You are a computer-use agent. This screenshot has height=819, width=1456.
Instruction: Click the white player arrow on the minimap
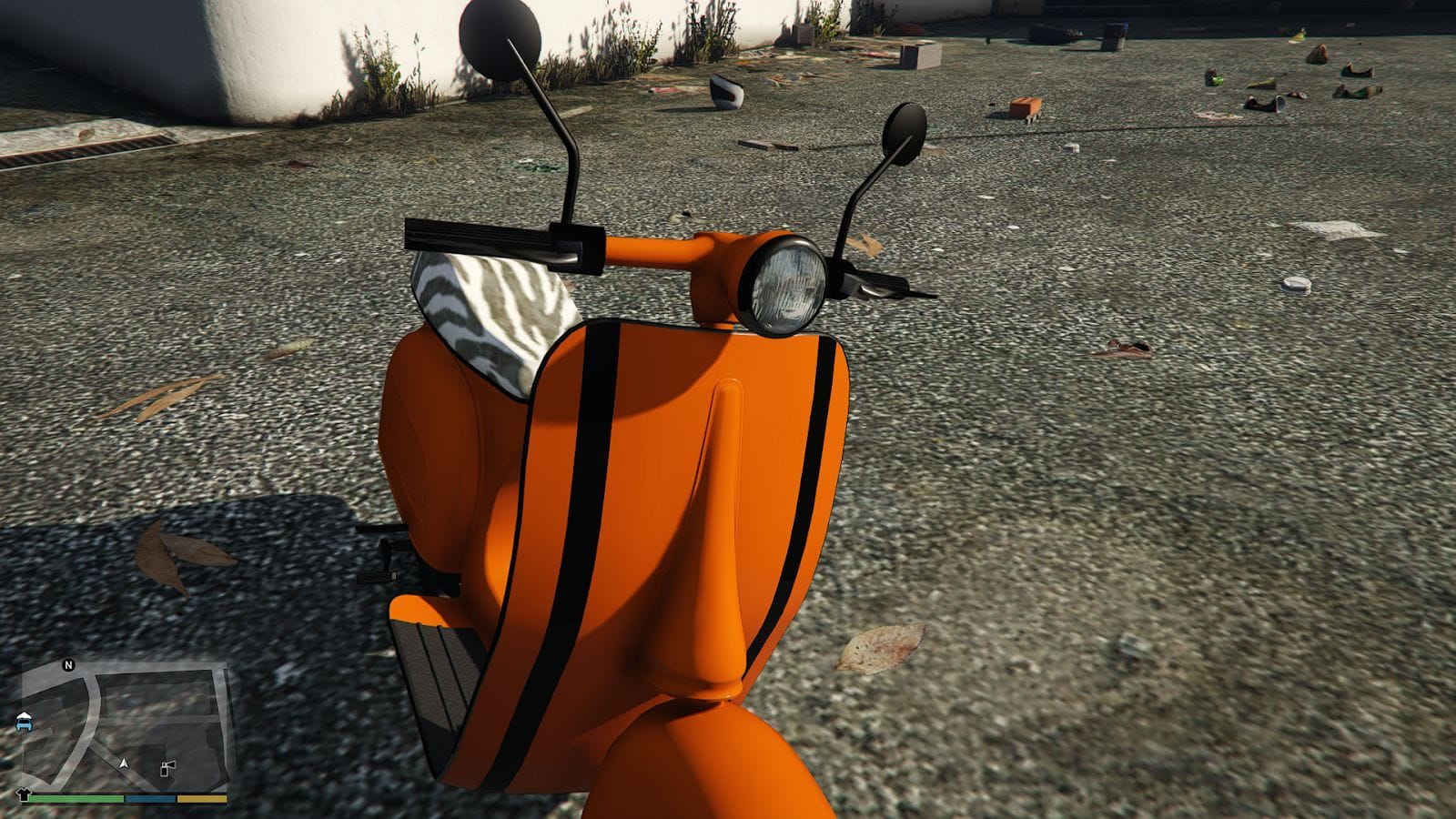pyautogui.click(x=125, y=764)
